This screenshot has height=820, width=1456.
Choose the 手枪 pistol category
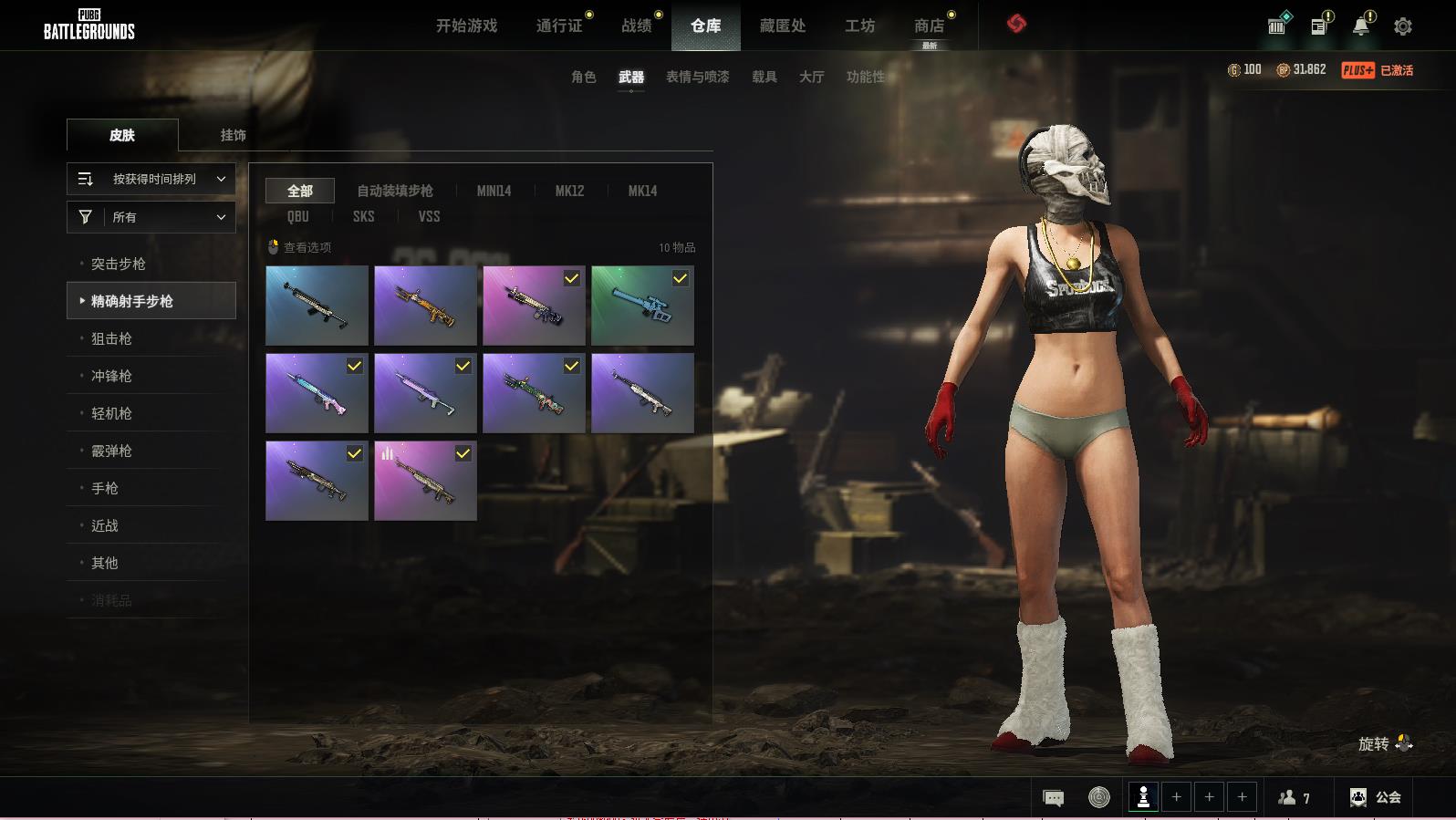[105, 488]
